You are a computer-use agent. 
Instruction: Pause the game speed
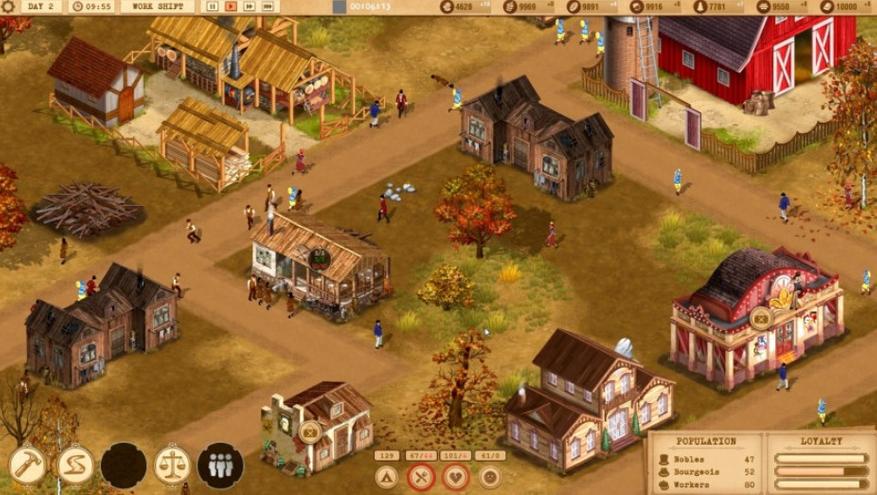[212, 6]
